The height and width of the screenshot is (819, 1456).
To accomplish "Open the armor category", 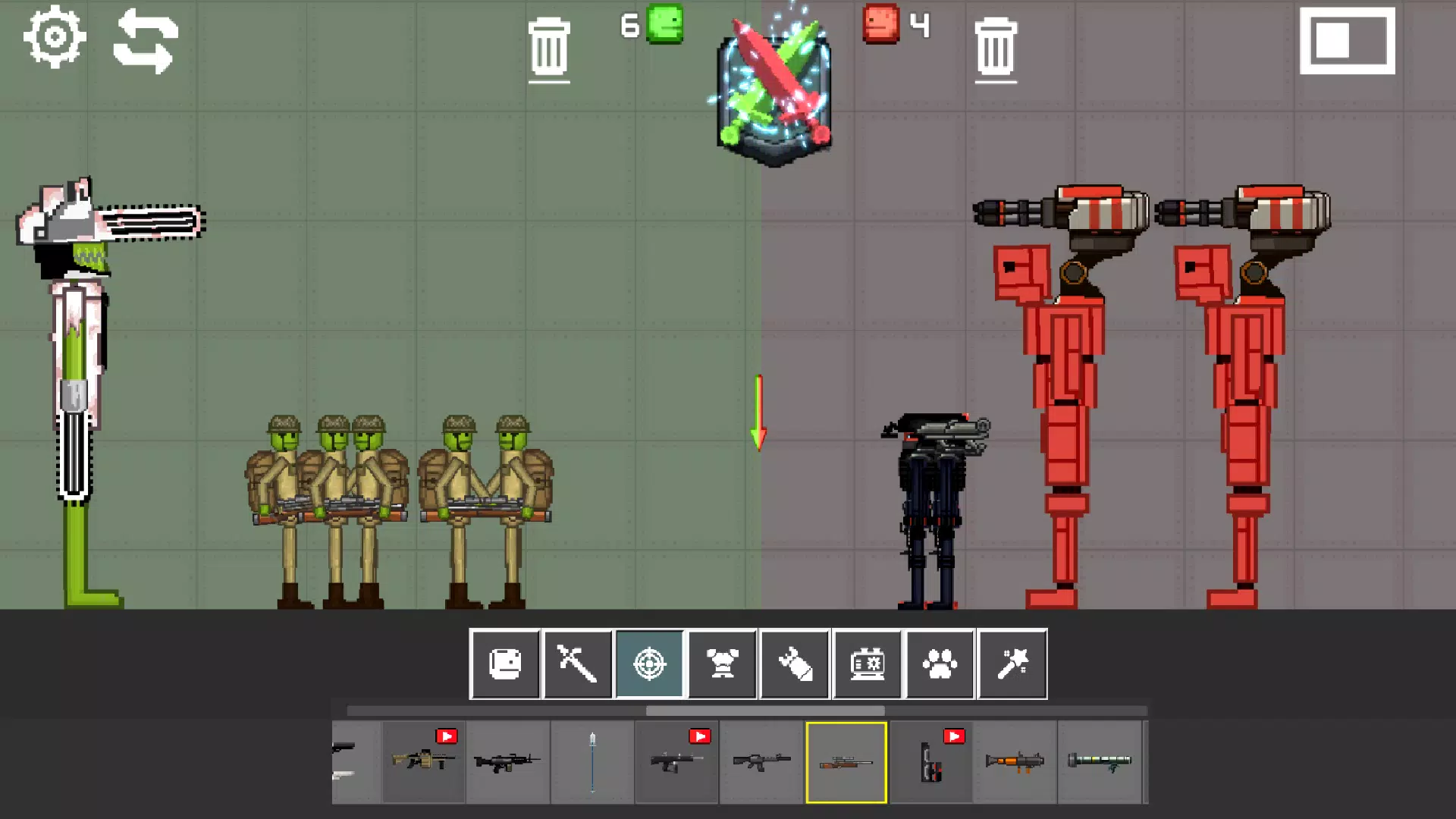I will 723,664.
